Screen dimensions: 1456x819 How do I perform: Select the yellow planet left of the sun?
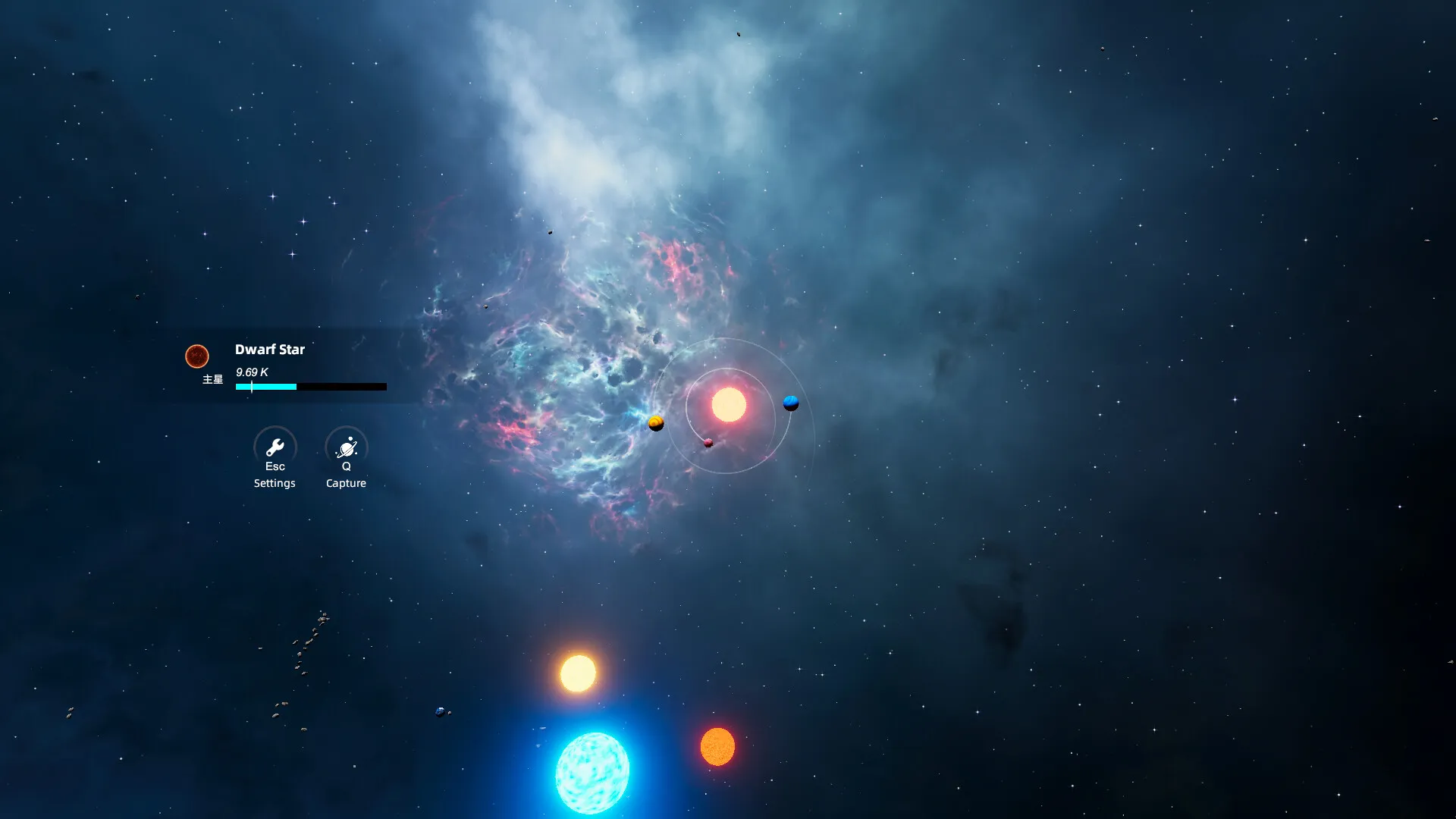pyautogui.click(x=654, y=424)
